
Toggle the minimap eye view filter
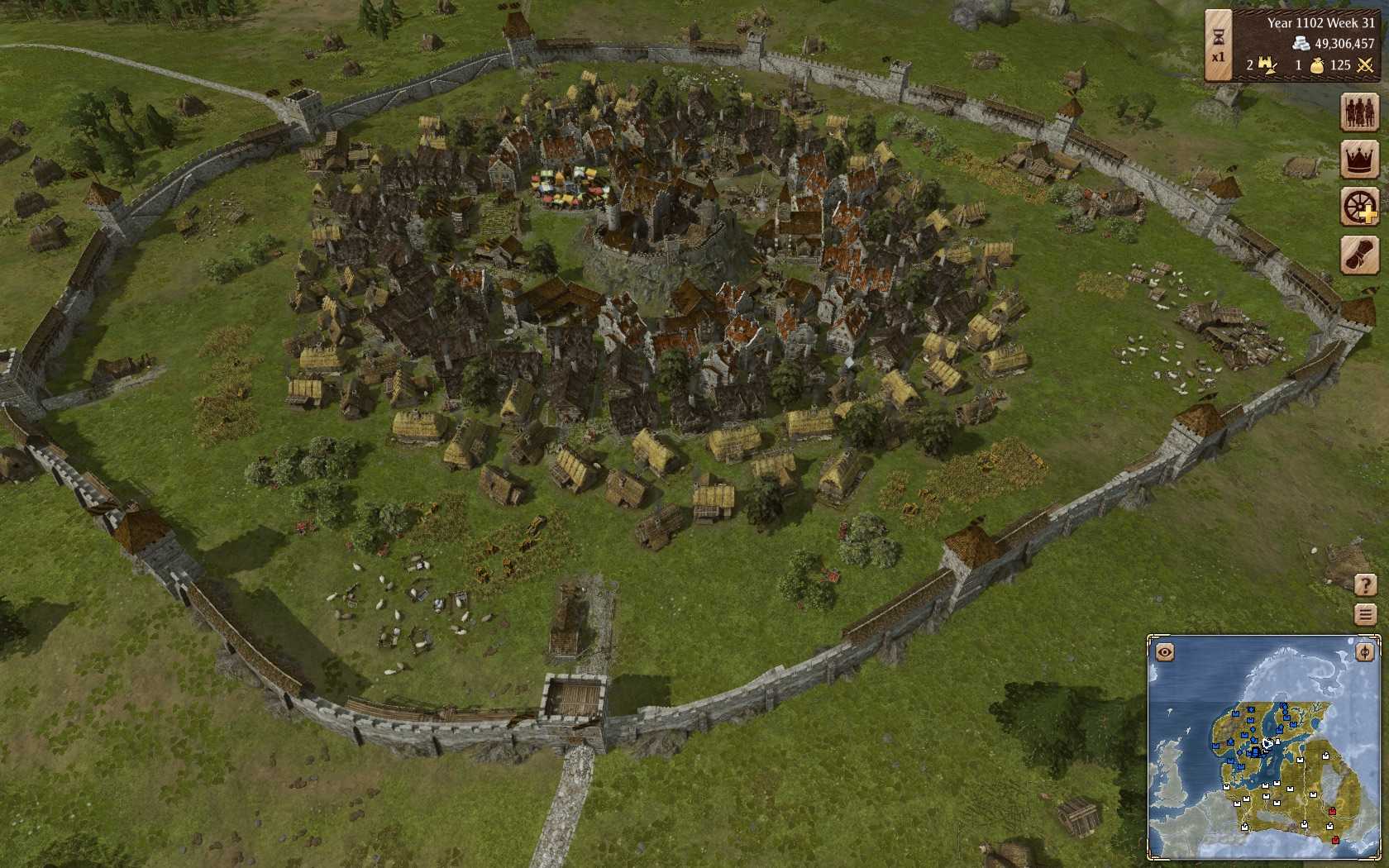tap(1165, 653)
